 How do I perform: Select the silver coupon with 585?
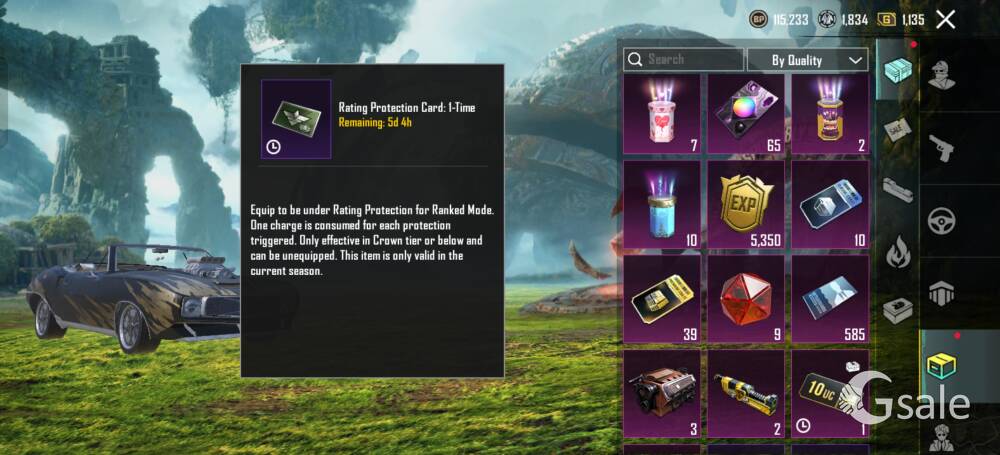(x=829, y=297)
